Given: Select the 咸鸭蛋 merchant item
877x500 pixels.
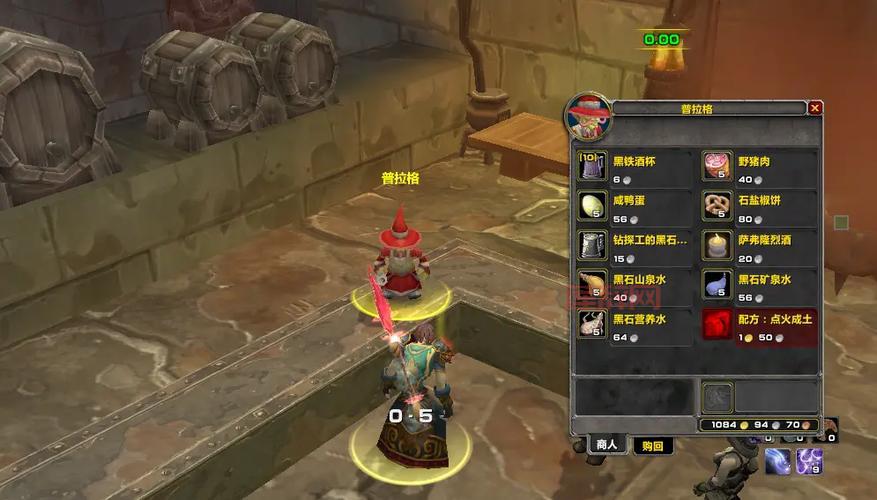Looking at the screenshot, I should pos(593,206).
